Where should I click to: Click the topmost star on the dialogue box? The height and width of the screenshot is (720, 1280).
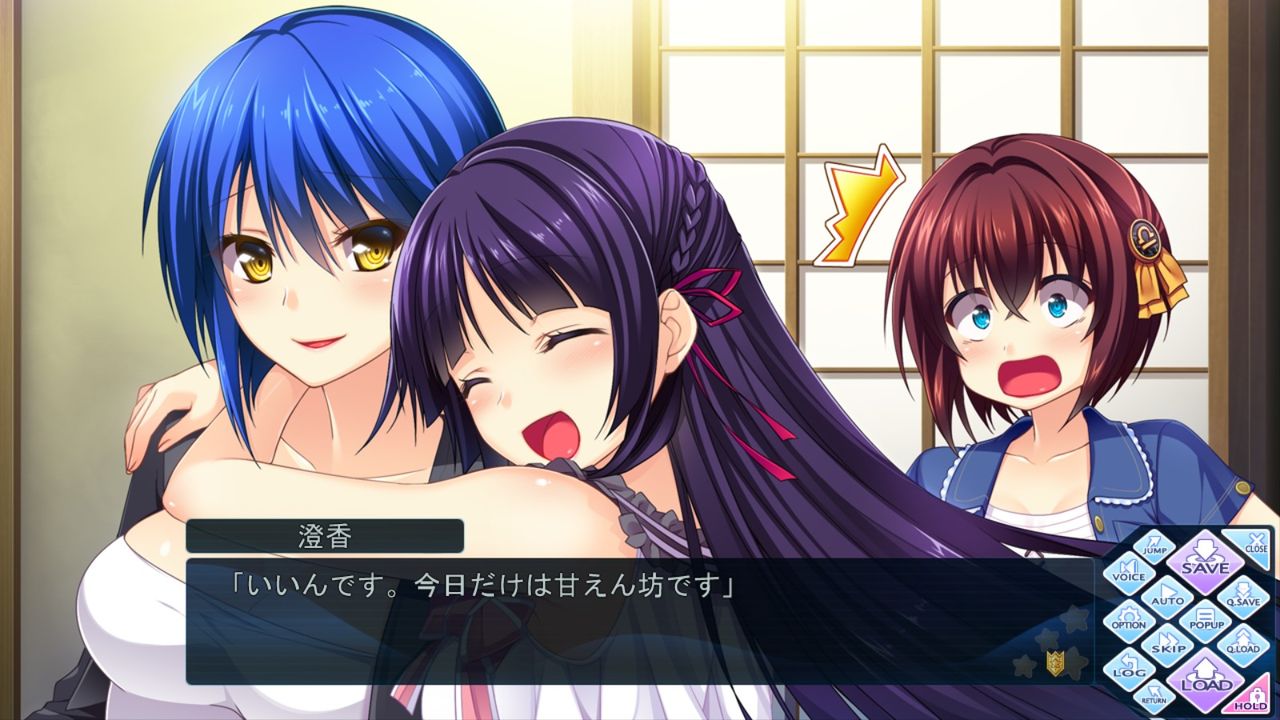[x=1075, y=619]
